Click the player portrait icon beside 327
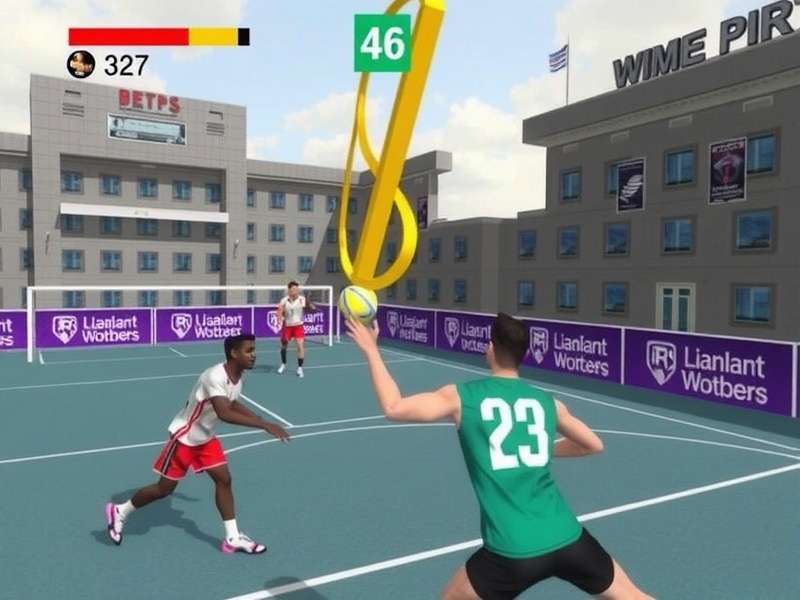The width and height of the screenshot is (800, 600). click(x=81, y=65)
